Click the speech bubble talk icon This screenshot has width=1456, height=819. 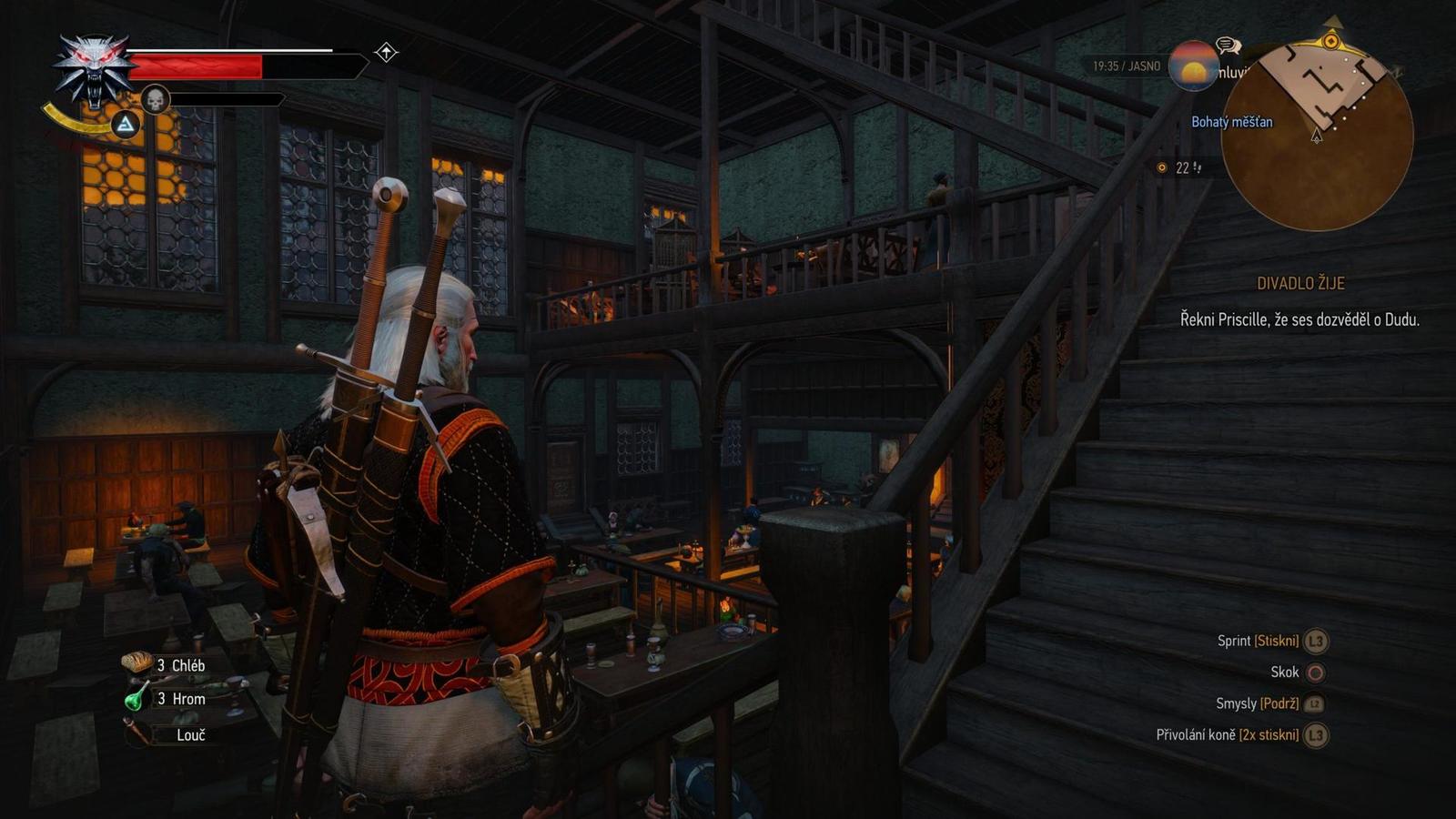[x=1228, y=45]
